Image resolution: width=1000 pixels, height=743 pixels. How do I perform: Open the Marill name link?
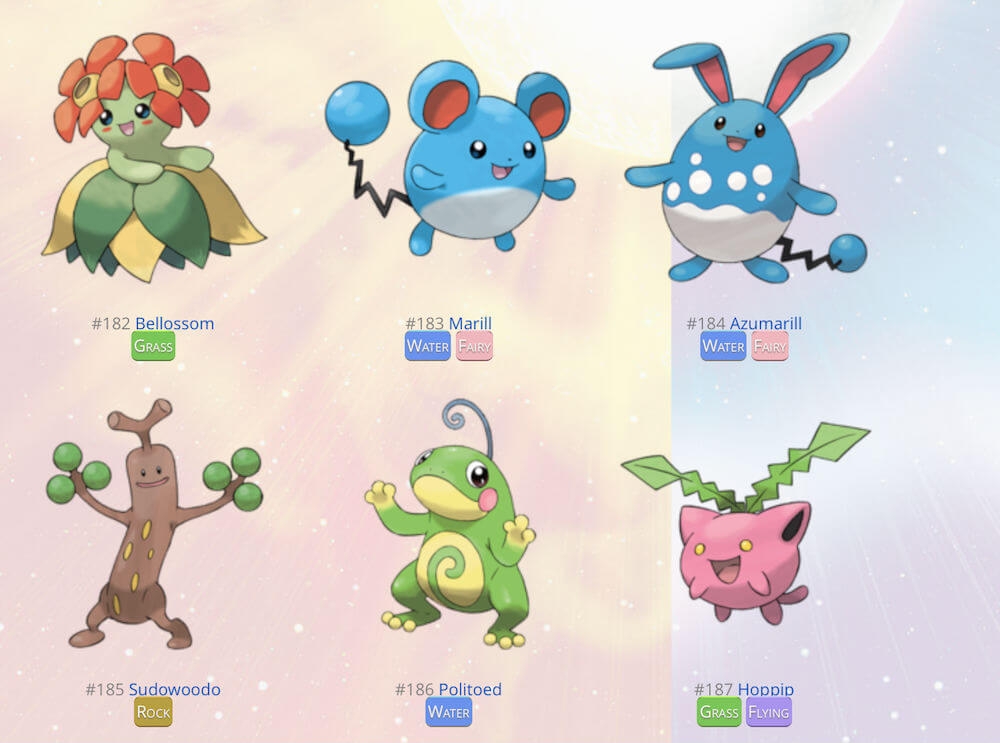[470, 323]
